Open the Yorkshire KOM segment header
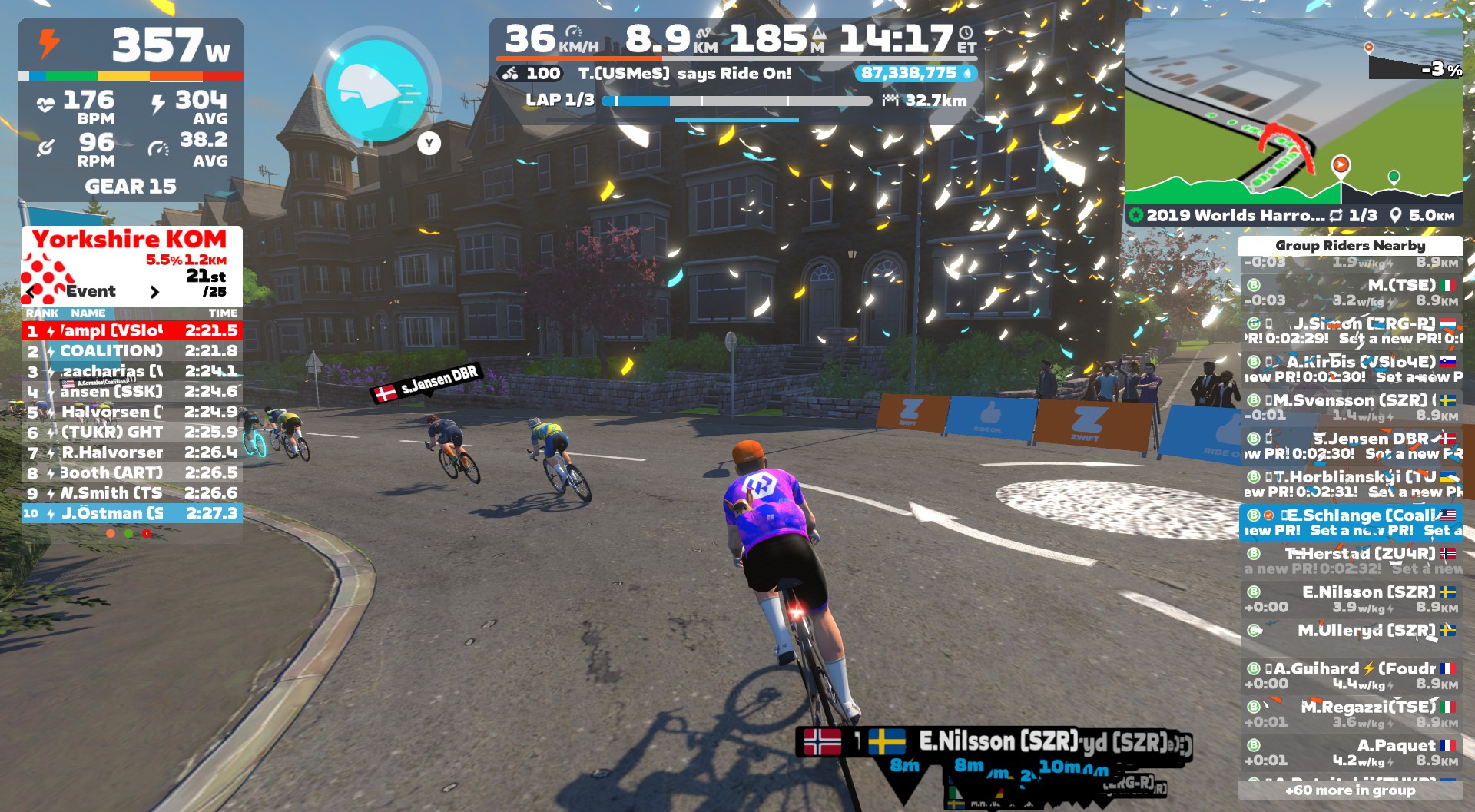This screenshot has height=812, width=1475. (x=130, y=240)
